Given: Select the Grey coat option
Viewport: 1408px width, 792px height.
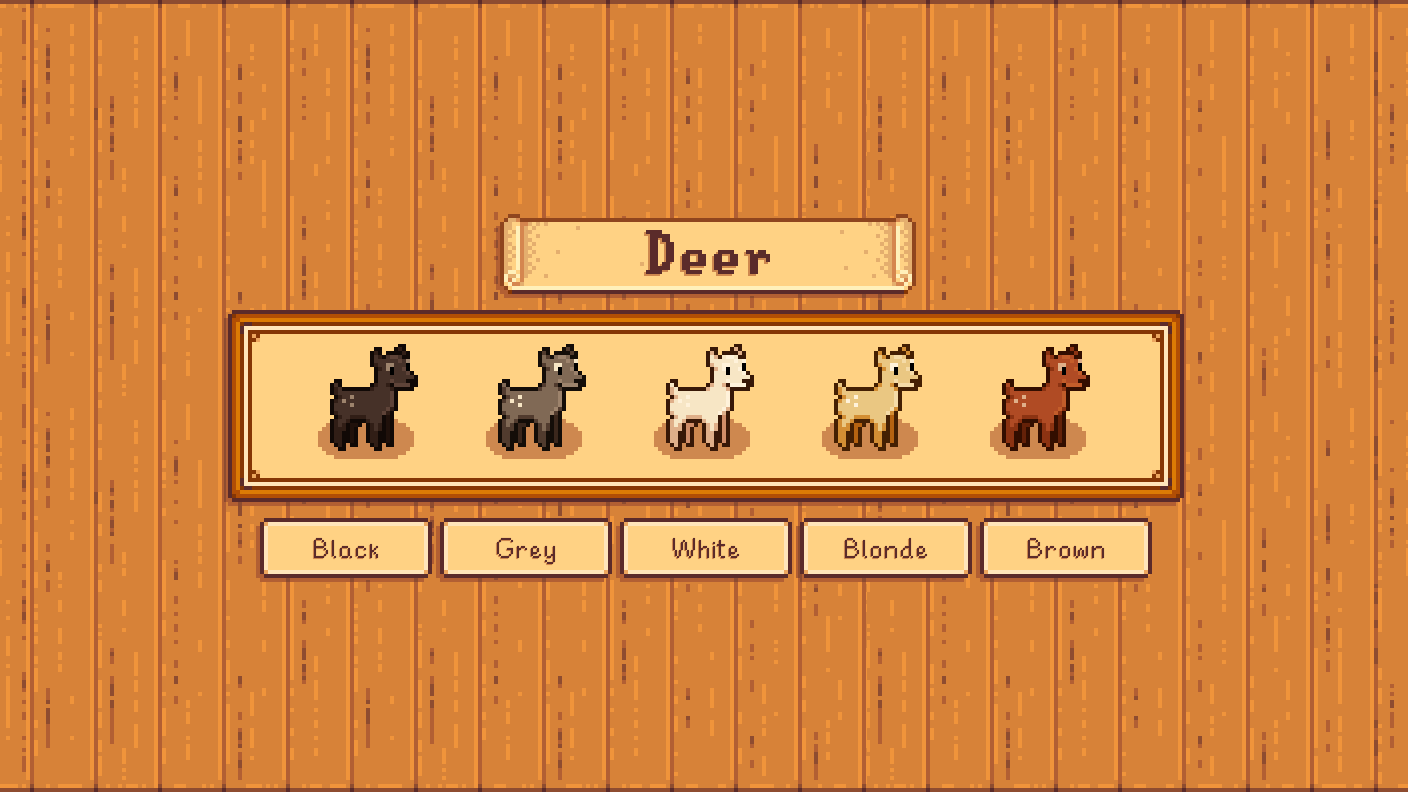Looking at the screenshot, I should pyautogui.click(x=524, y=548).
